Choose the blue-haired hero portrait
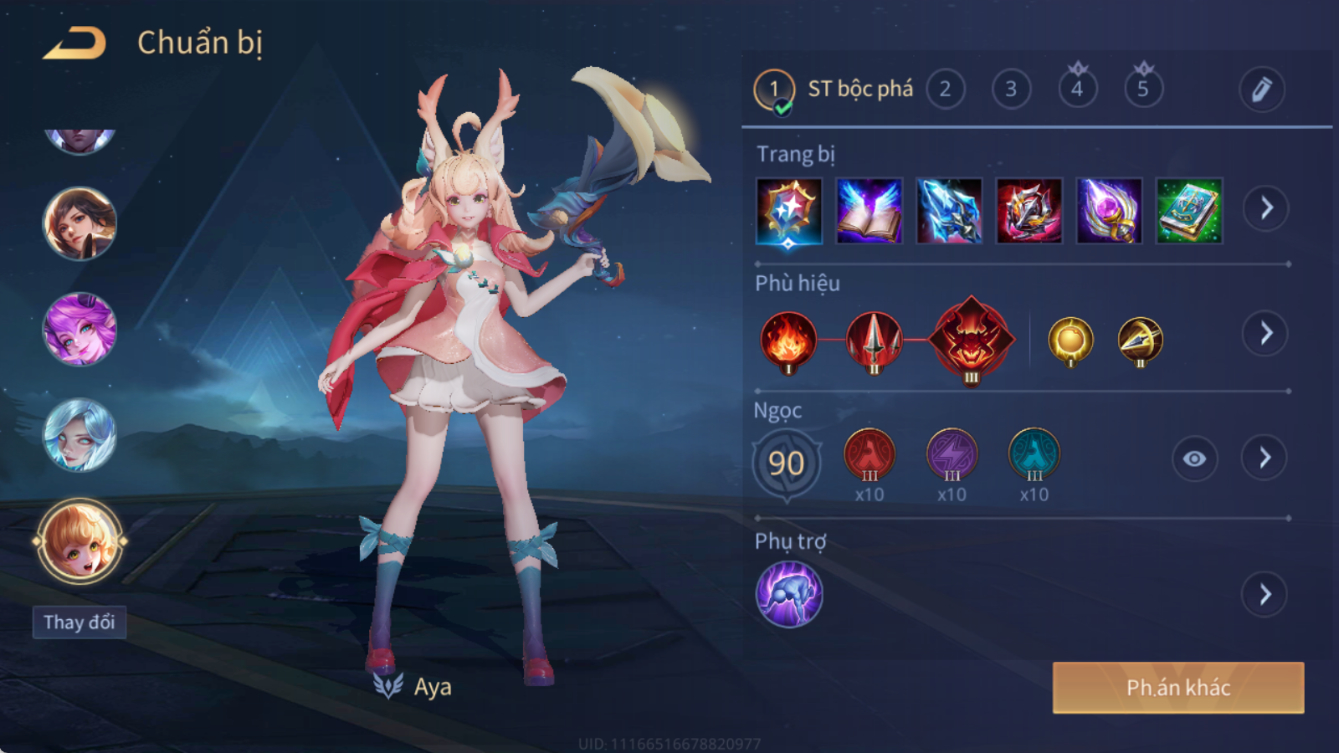This screenshot has width=1339, height=753. (80, 435)
